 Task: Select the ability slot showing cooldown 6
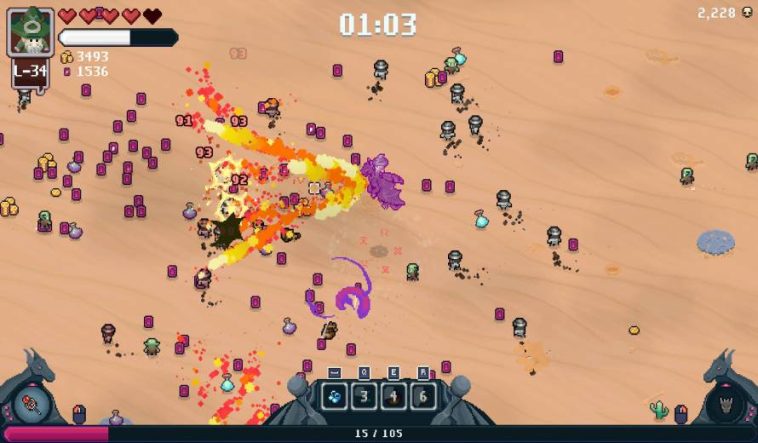[422, 396]
